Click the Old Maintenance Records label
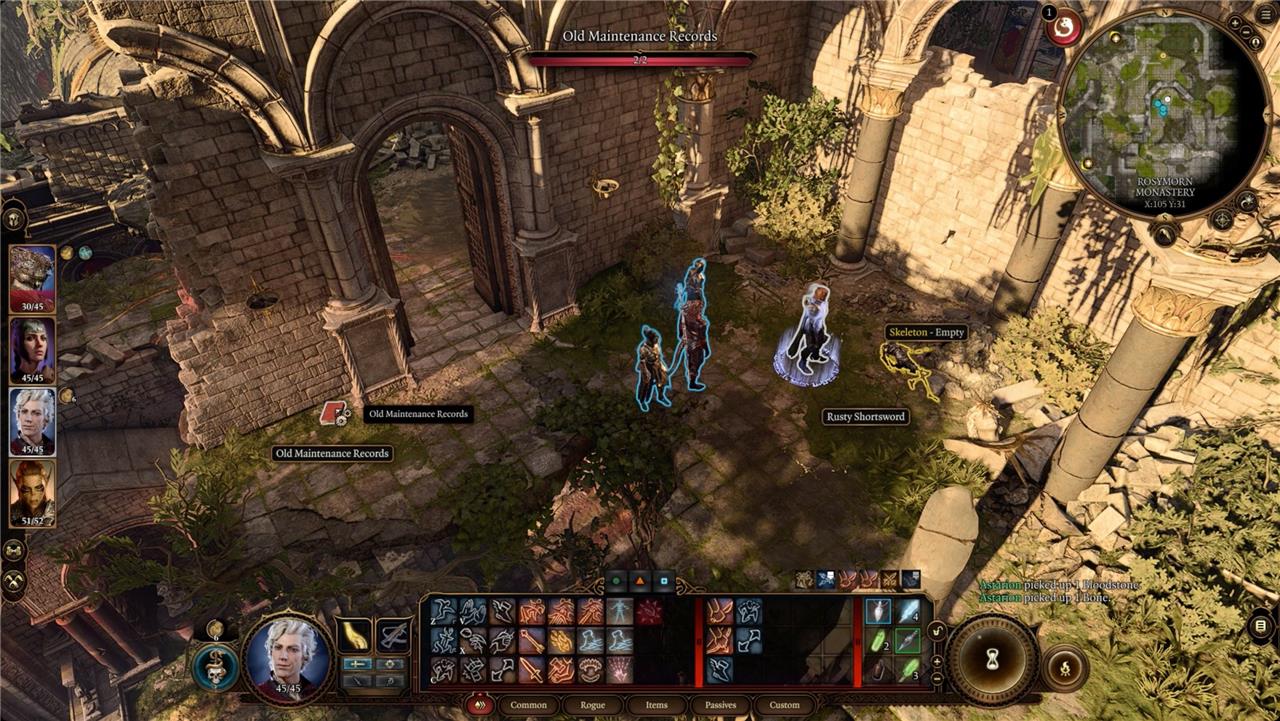1280x721 pixels. point(332,454)
